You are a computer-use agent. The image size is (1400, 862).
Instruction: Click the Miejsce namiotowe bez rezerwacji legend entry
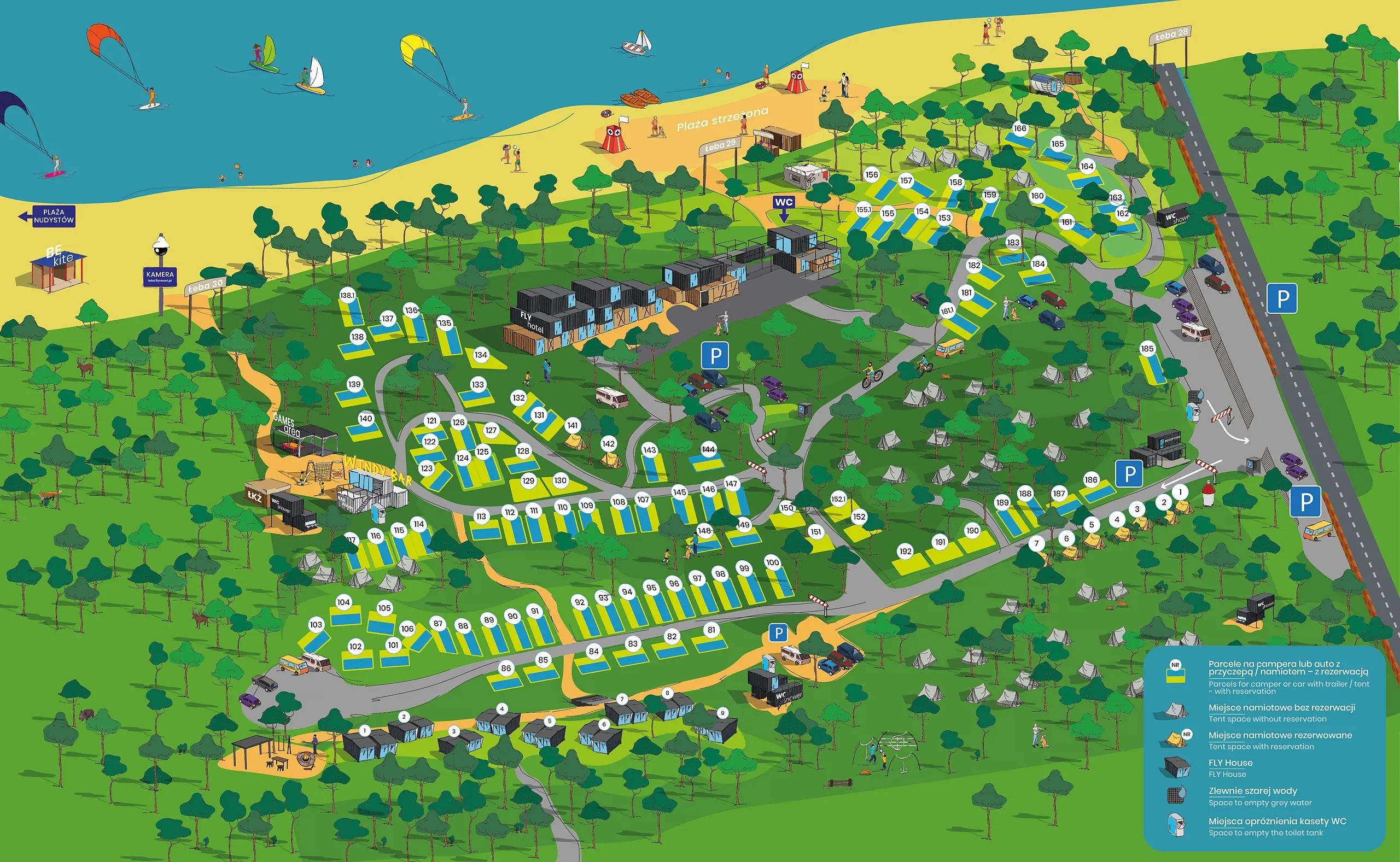point(1281,707)
